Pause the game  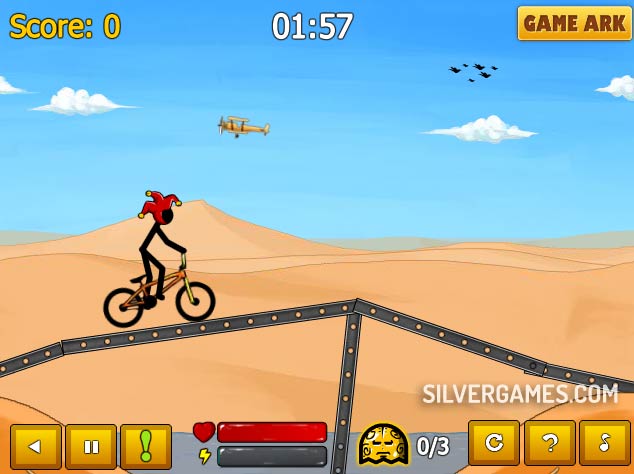point(91,446)
